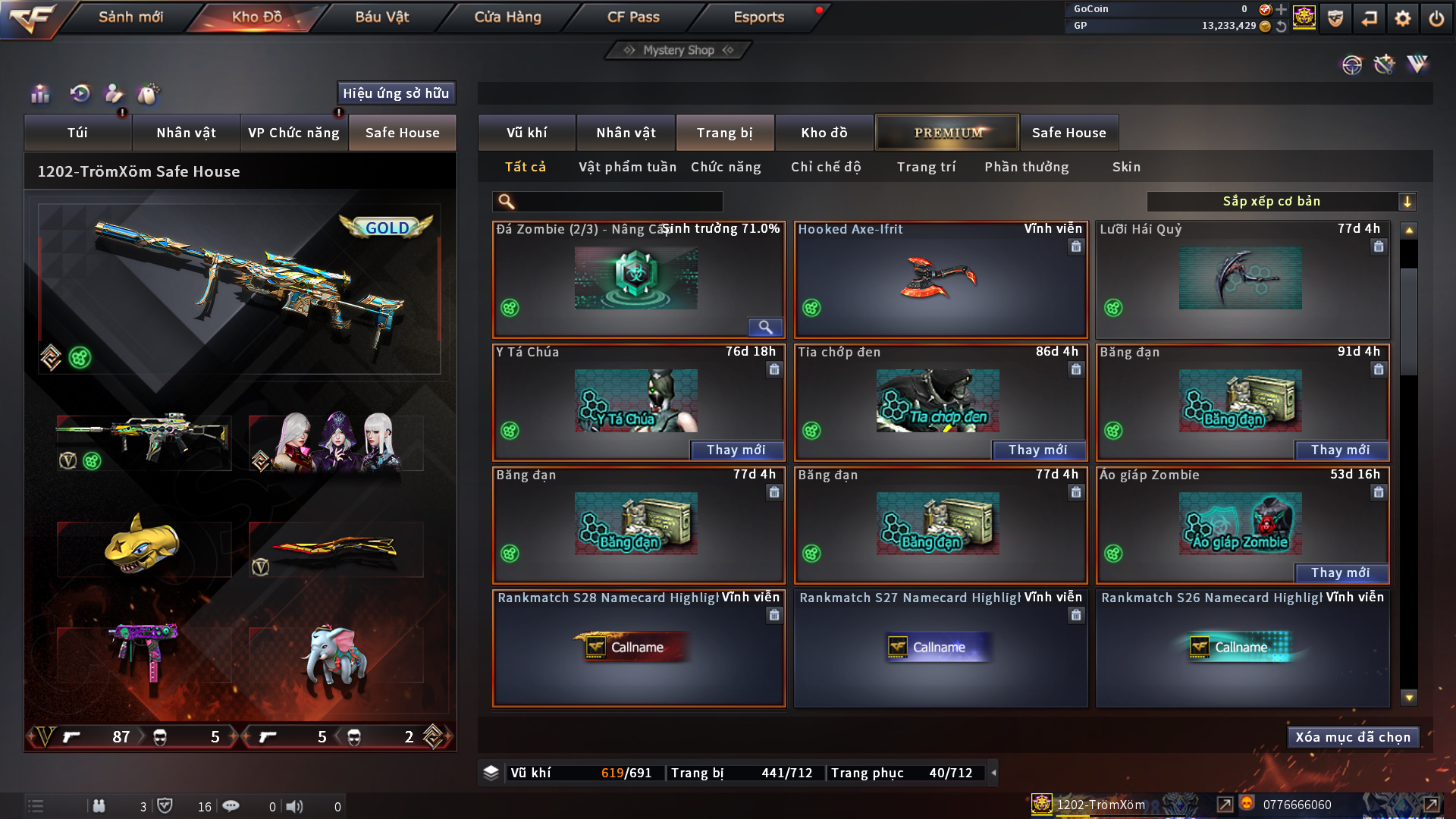Screen dimensions: 1456x819
Task: Go to the Cửa Hàng shop
Action: (x=507, y=17)
